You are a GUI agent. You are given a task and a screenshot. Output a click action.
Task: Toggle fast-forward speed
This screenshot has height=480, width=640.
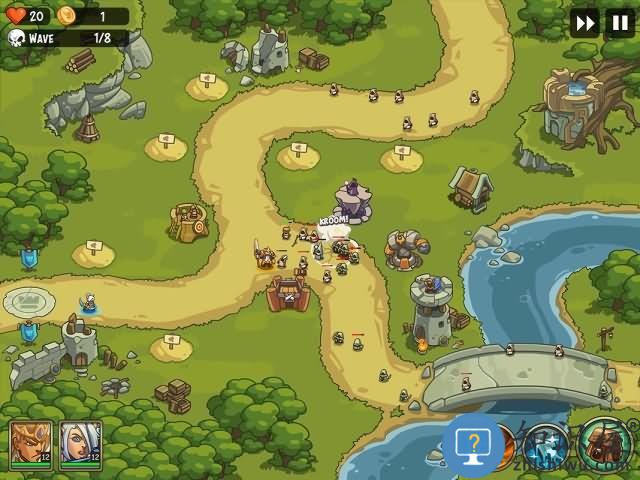585,22
